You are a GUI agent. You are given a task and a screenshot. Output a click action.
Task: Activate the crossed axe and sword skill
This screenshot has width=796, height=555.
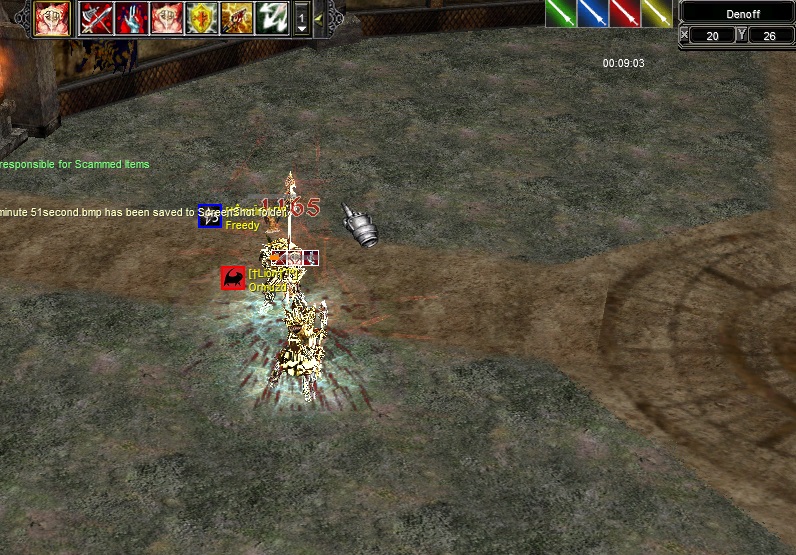pos(96,18)
